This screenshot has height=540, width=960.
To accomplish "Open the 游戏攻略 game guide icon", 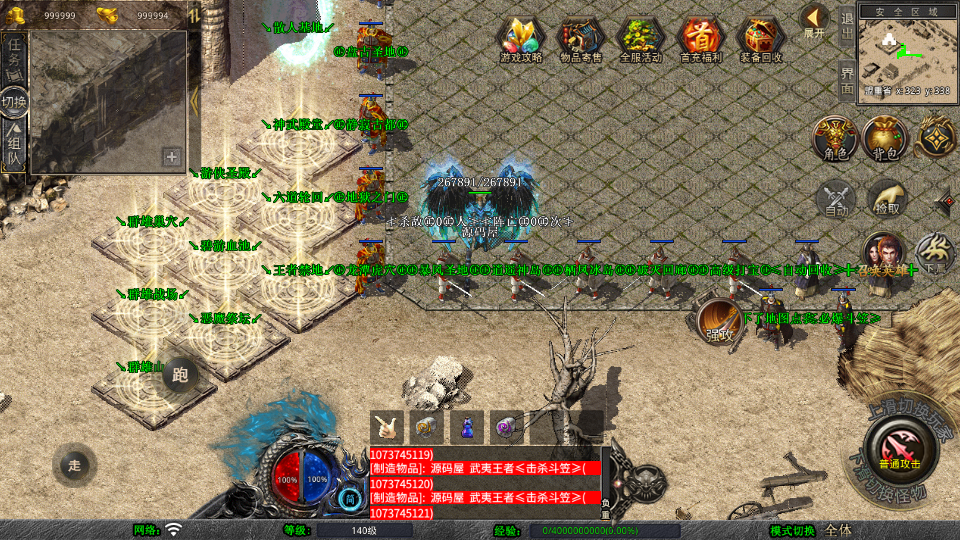I will coord(521,39).
